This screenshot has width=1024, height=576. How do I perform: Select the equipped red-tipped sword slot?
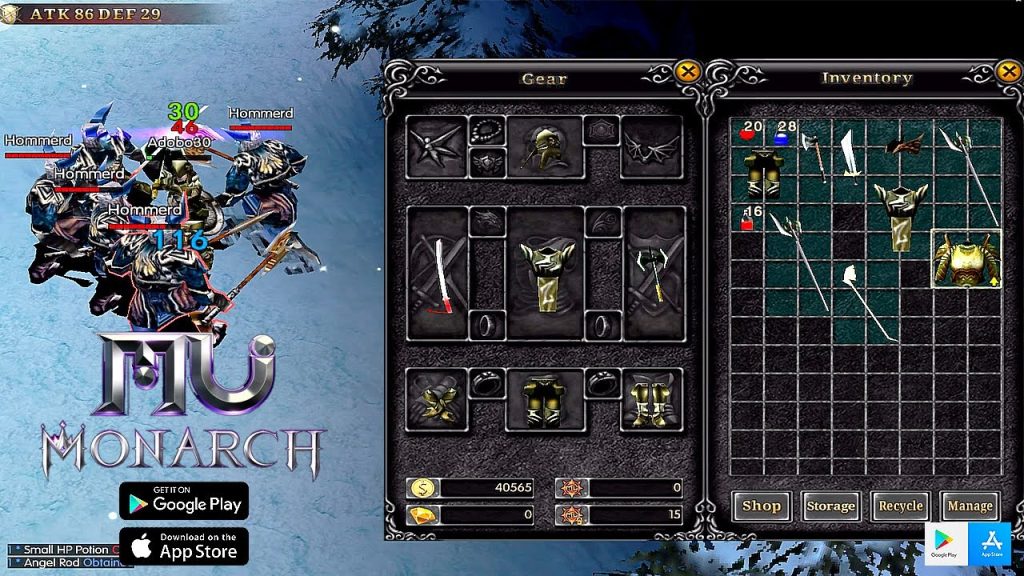pyautogui.click(x=438, y=272)
